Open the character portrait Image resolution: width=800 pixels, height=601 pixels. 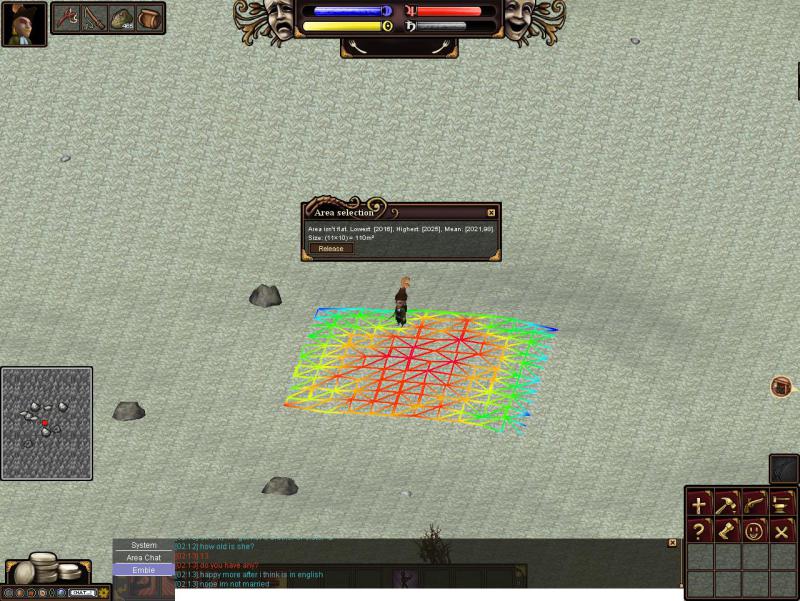24,24
